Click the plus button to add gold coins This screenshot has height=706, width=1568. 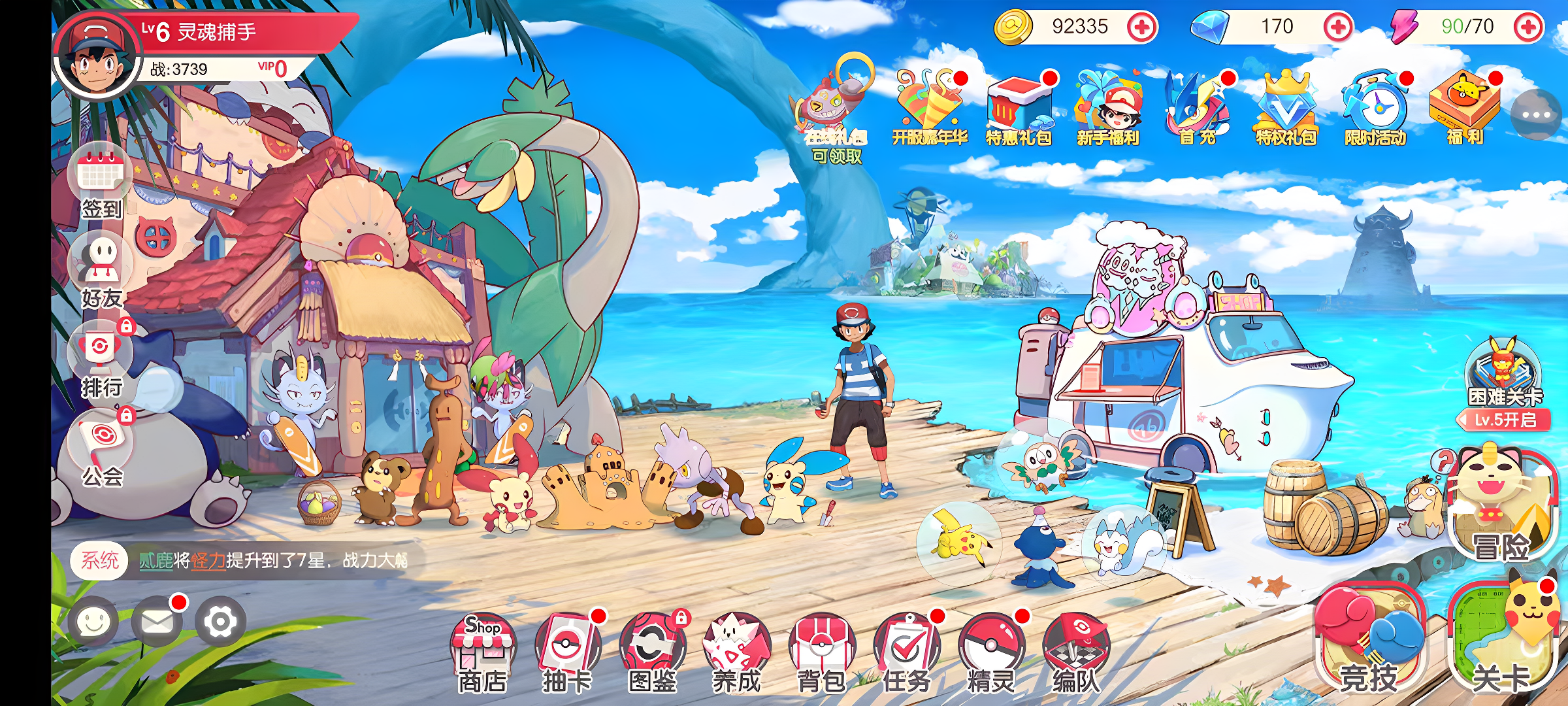pyautogui.click(x=1142, y=27)
